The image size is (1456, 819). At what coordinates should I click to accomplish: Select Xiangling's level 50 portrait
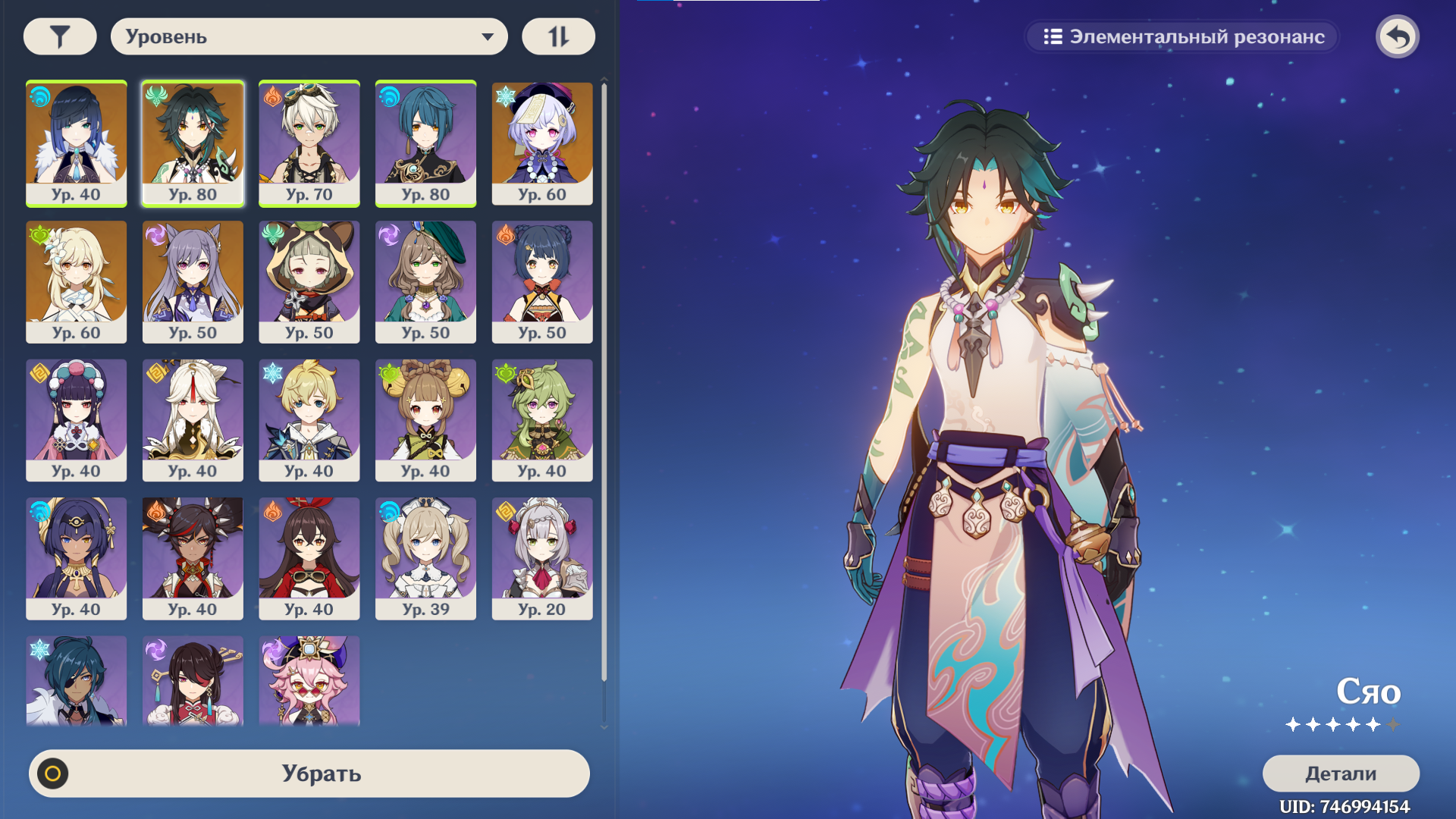542,281
